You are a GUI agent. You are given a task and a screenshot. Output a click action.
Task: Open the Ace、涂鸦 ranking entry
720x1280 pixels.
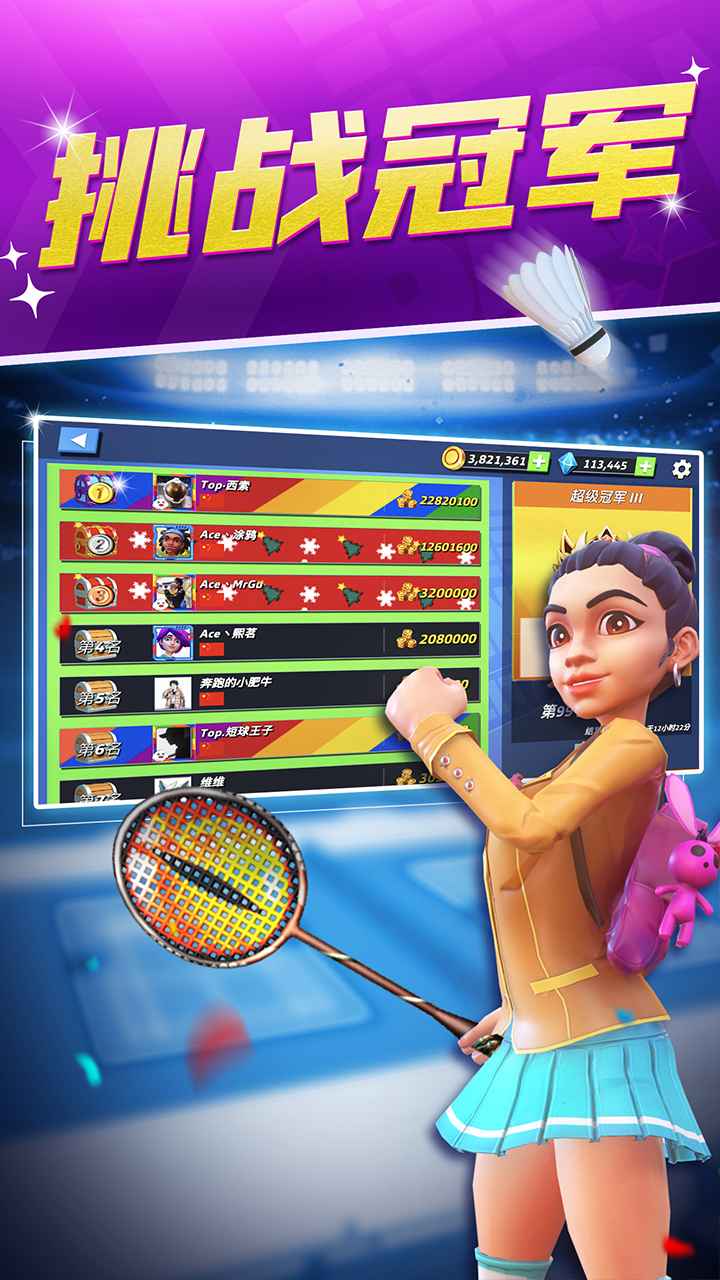pyautogui.click(x=270, y=541)
